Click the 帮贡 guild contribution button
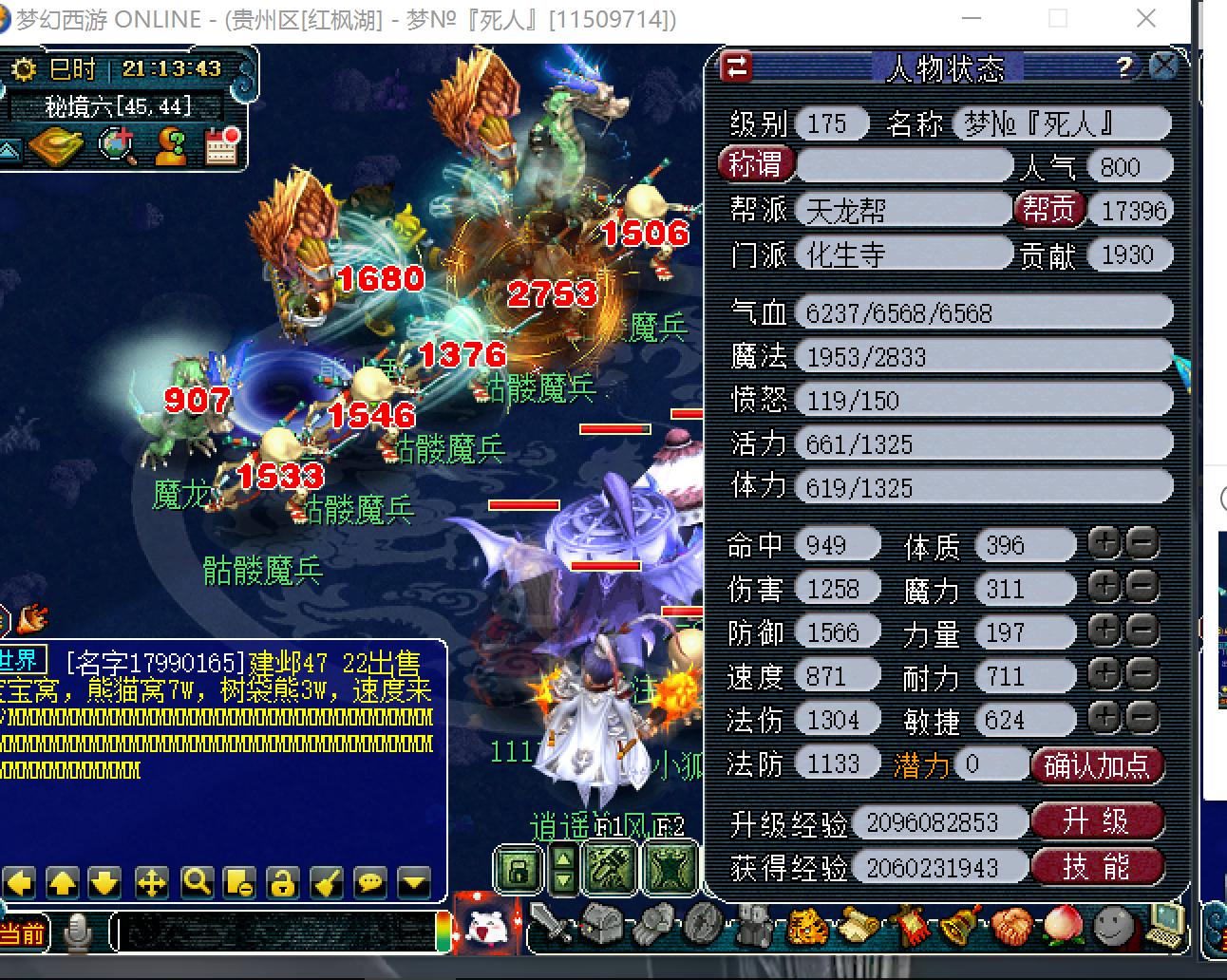This screenshot has width=1227, height=980. pos(1048,209)
